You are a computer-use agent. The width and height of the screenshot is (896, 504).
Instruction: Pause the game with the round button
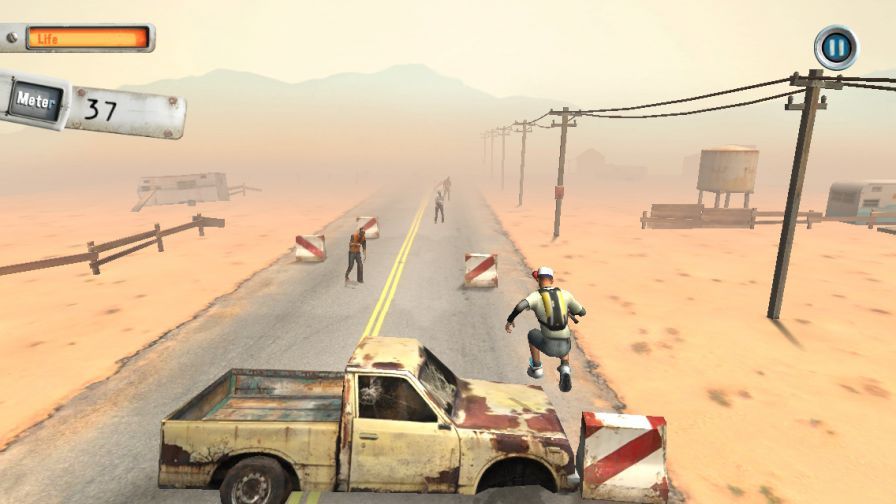pyautogui.click(x=836, y=47)
